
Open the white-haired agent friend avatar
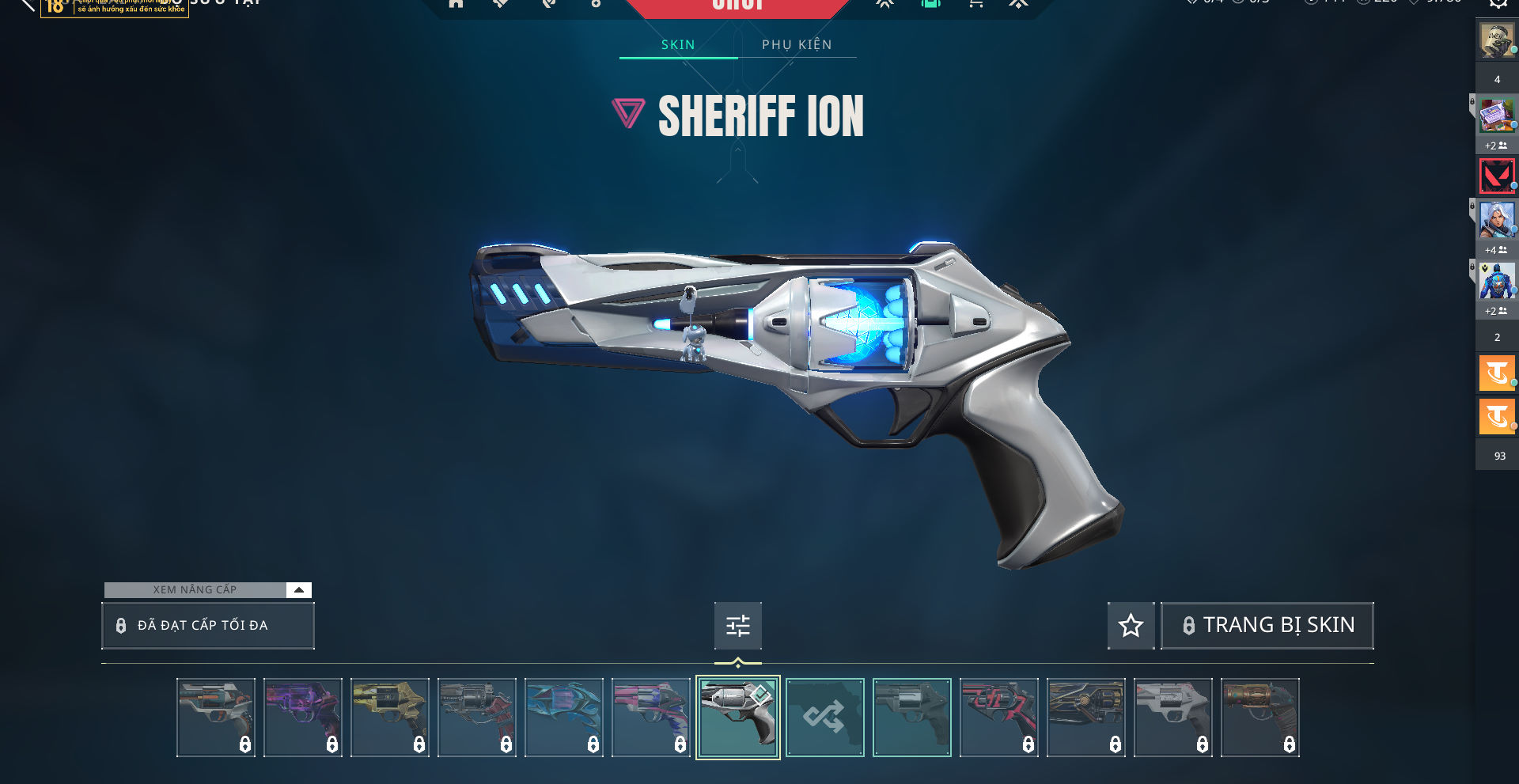click(x=1496, y=221)
